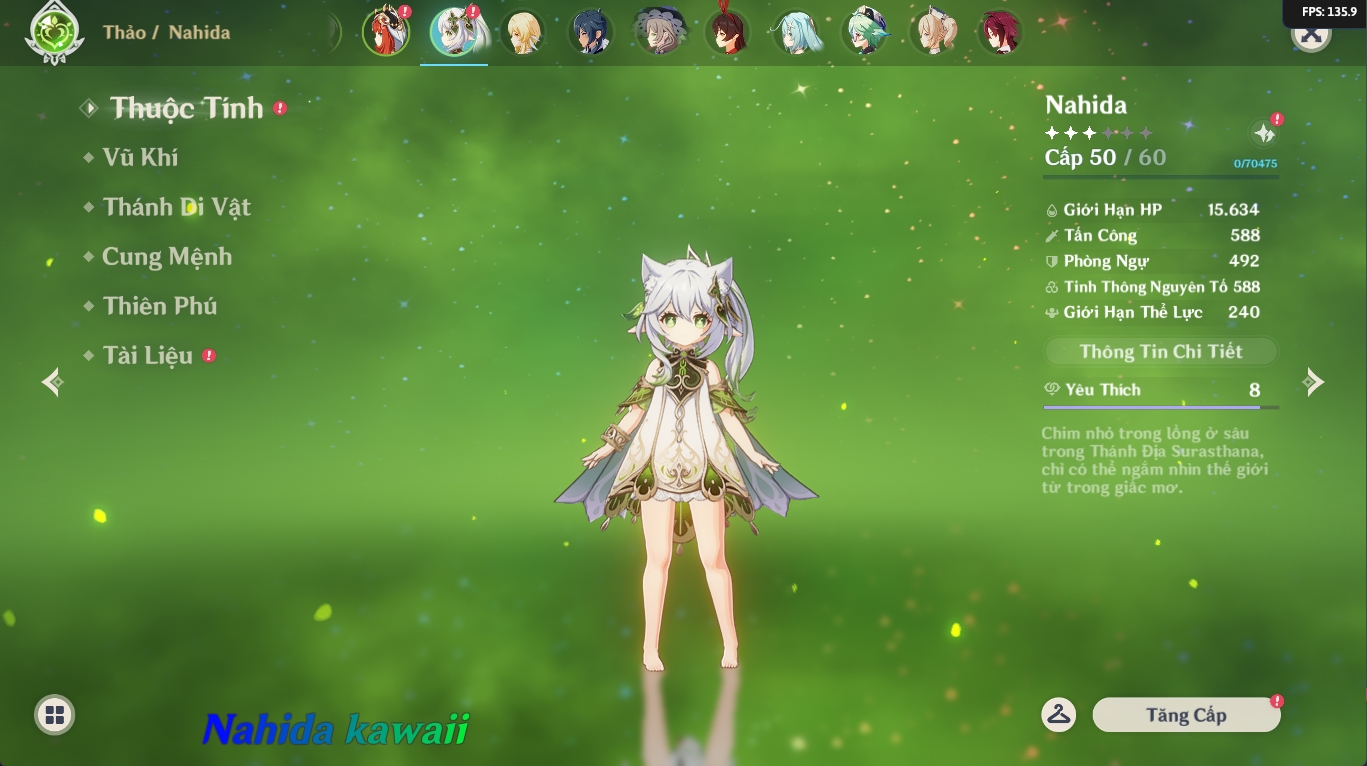Viewport: 1367px width, 766px height.
Task: Select the Thánh Di Vật menu entry
Action: (176, 207)
